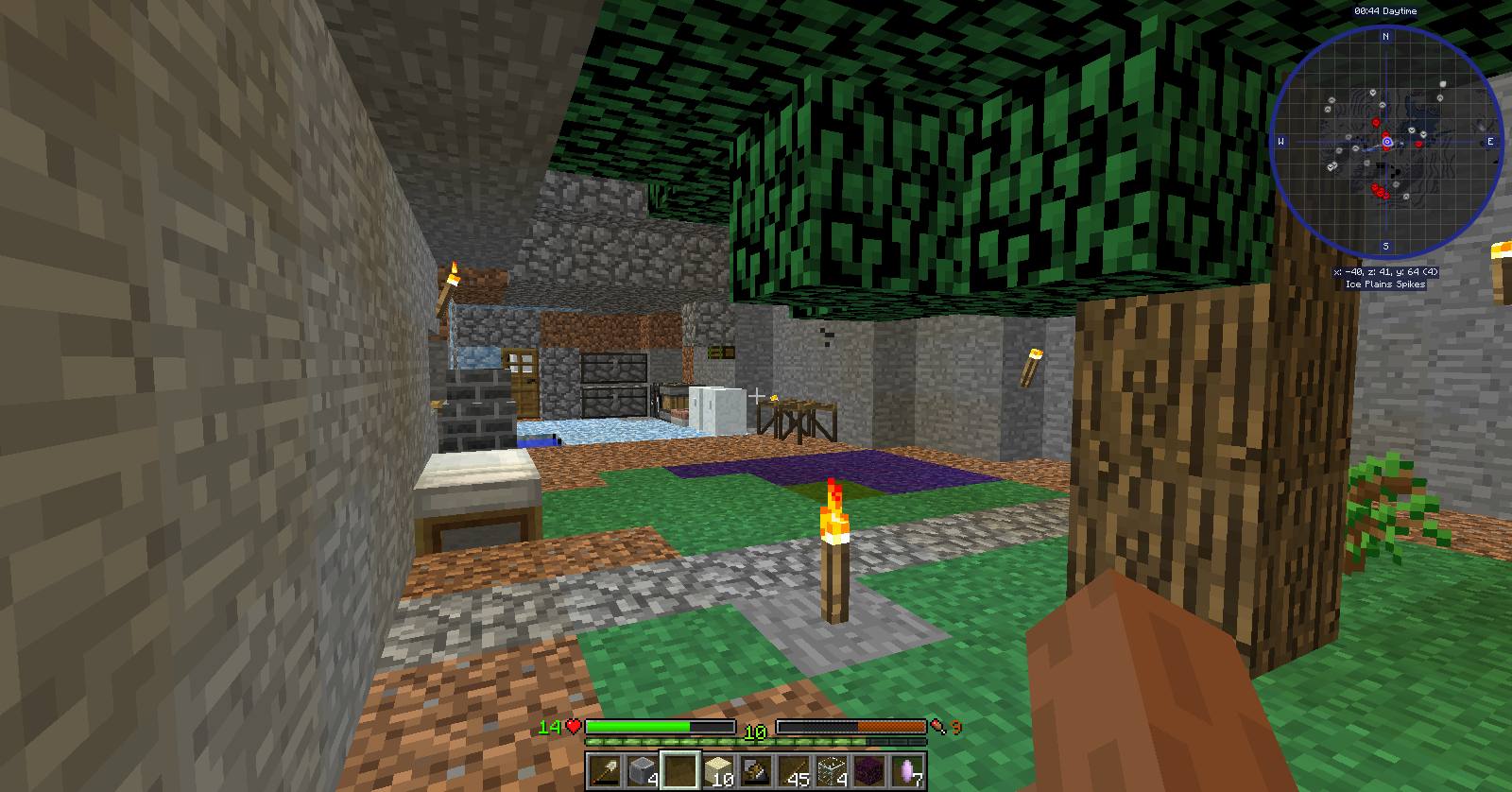Select the 7 ender pearls in the hotbar
Screen dimensions: 1512x792
(905, 771)
